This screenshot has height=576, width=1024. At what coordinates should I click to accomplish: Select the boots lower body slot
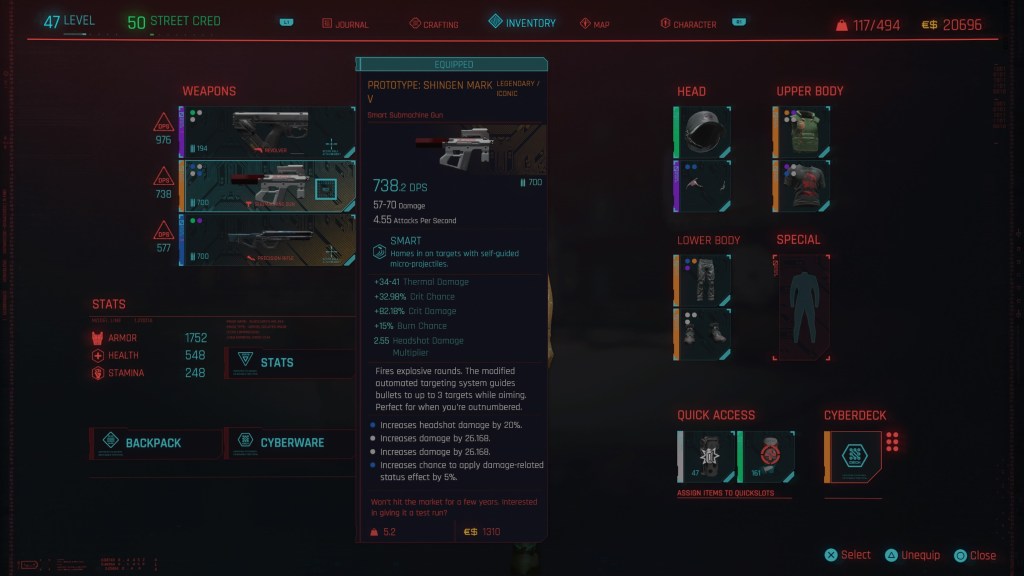point(704,333)
